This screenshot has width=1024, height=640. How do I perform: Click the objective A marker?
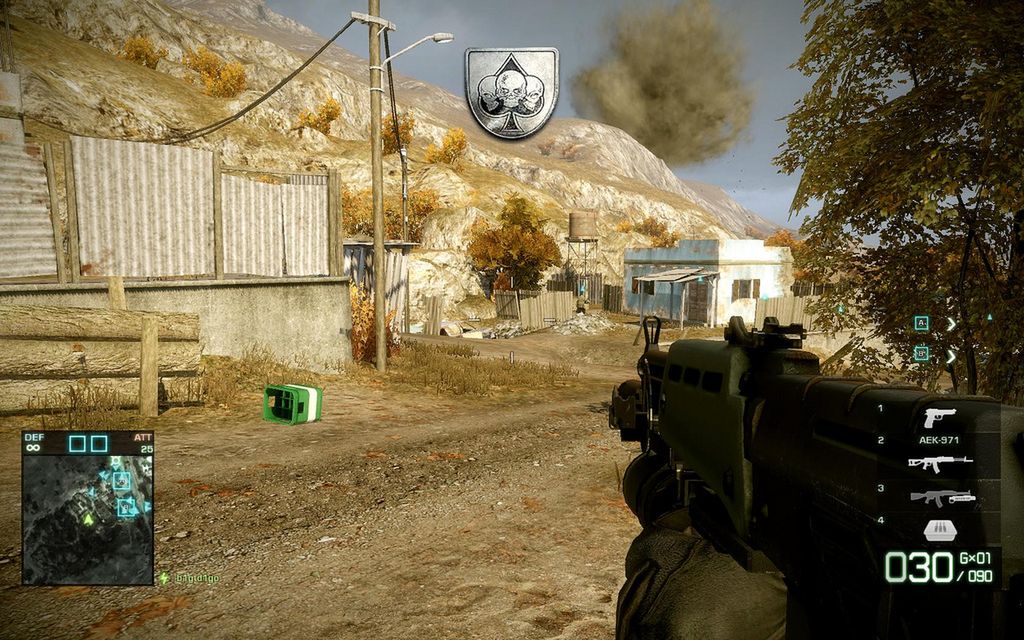point(921,323)
